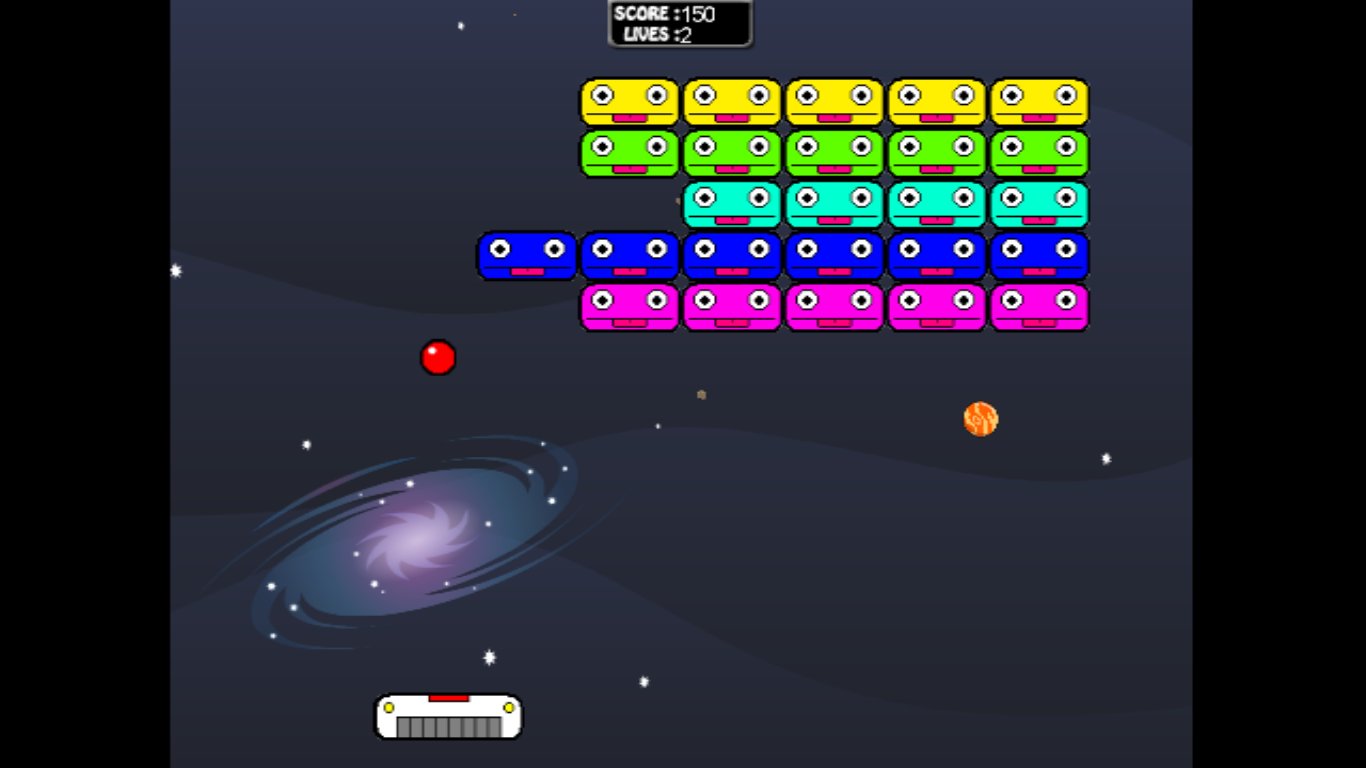The width and height of the screenshot is (1366, 768).
Task: Select the leftmost blue alien brick
Action: [527, 255]
